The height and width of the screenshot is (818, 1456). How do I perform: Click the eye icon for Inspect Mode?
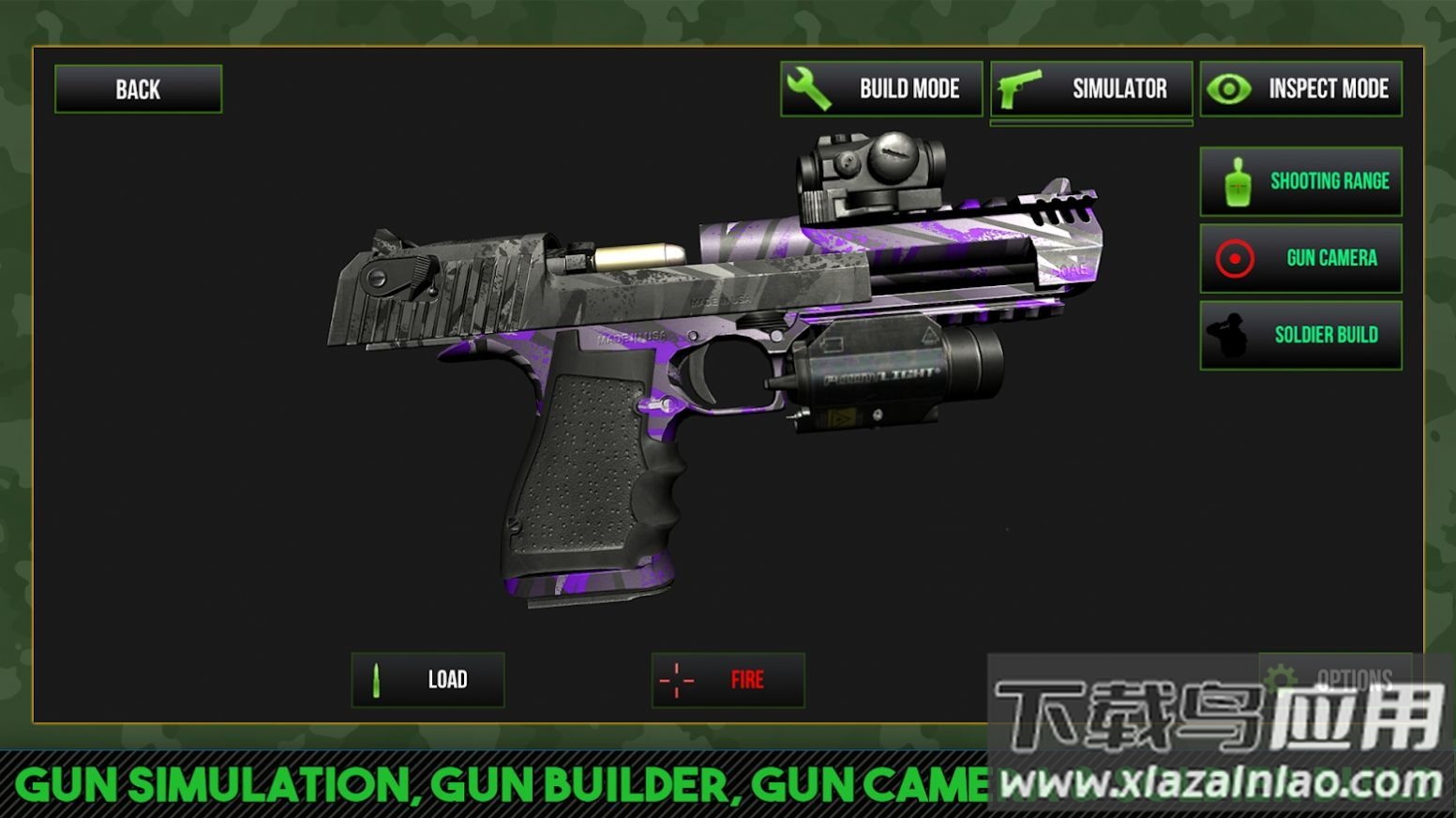click(1231, 88)
